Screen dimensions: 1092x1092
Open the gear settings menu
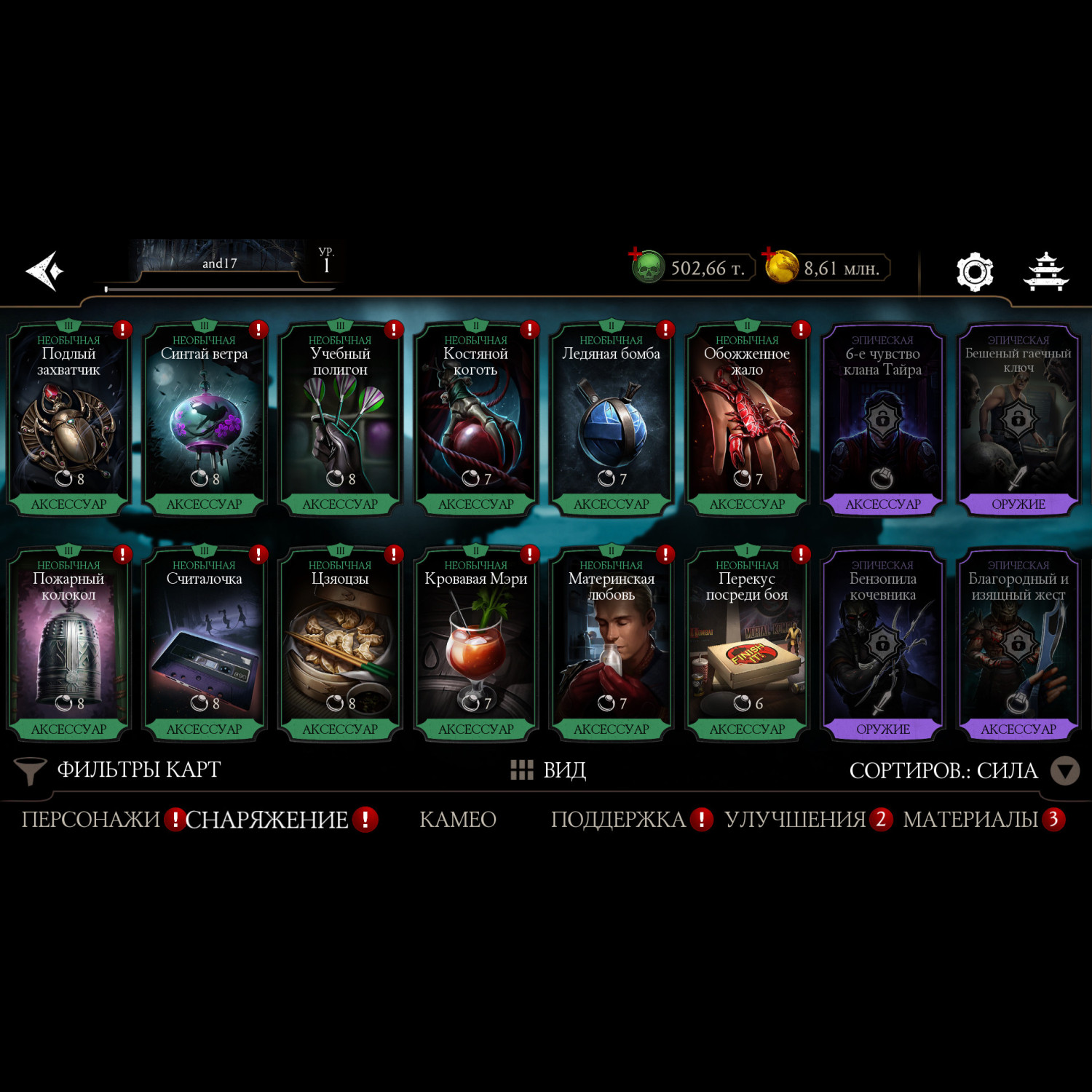coord(974,272)
